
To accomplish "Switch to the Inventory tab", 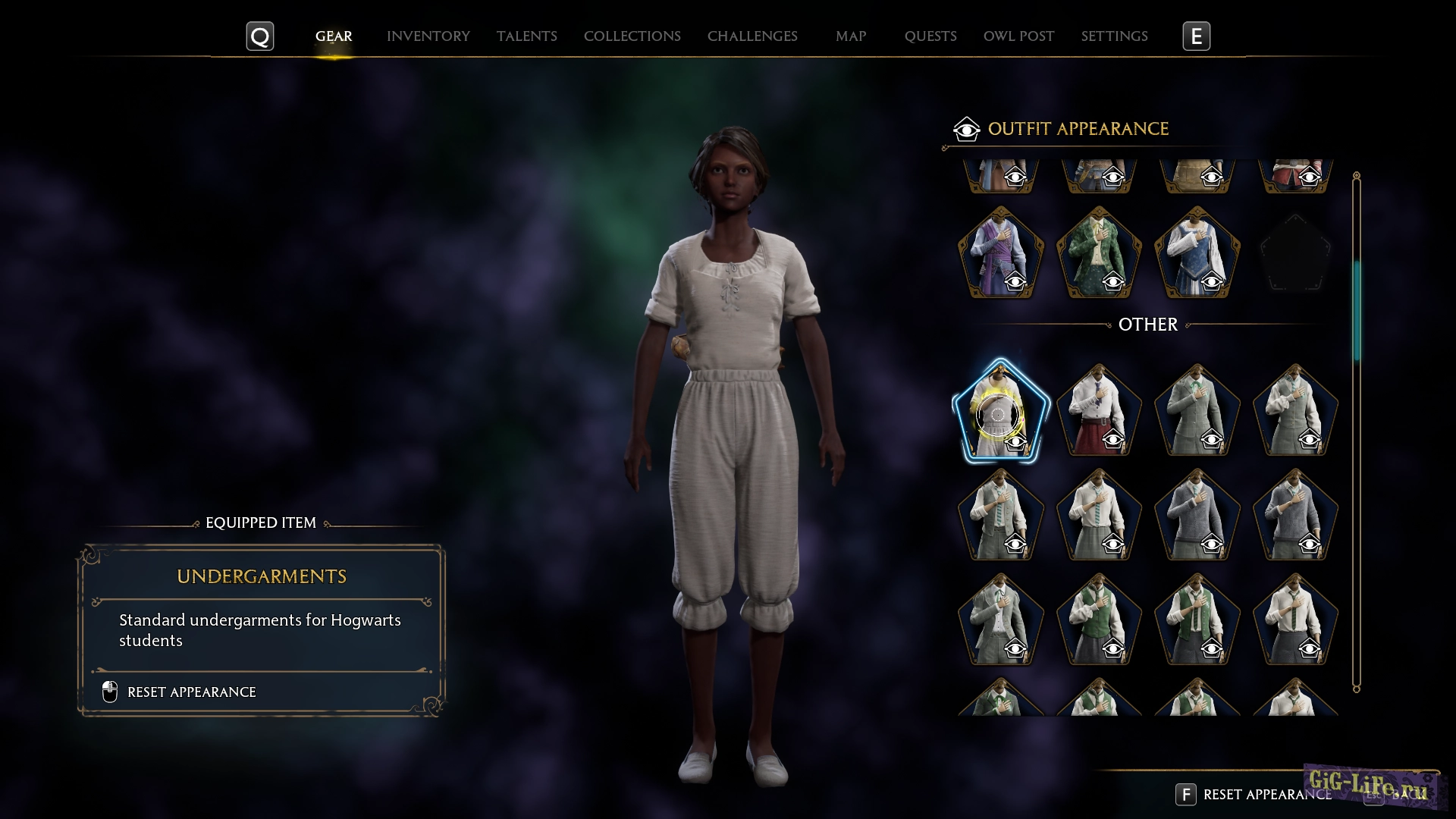I will [428, 36].
